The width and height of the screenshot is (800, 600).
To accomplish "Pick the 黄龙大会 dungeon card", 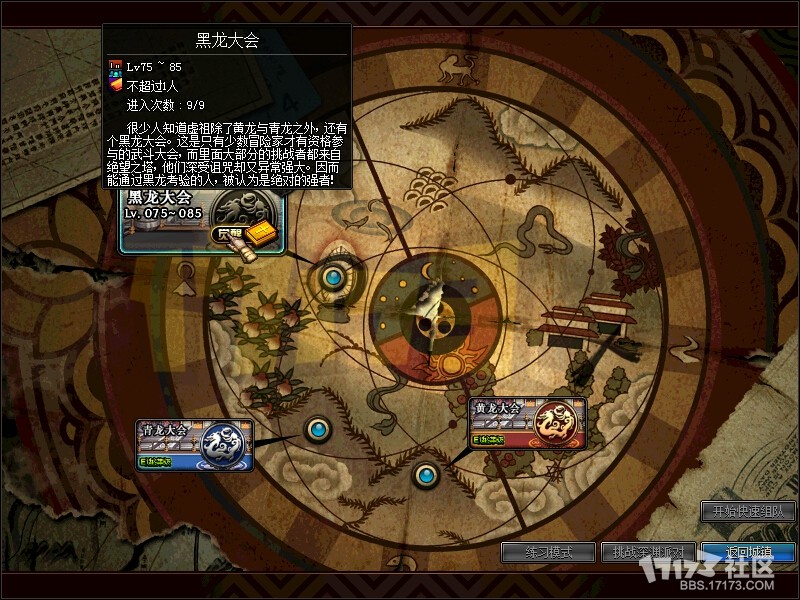I will pyautogui.click(x=526, y=423).
